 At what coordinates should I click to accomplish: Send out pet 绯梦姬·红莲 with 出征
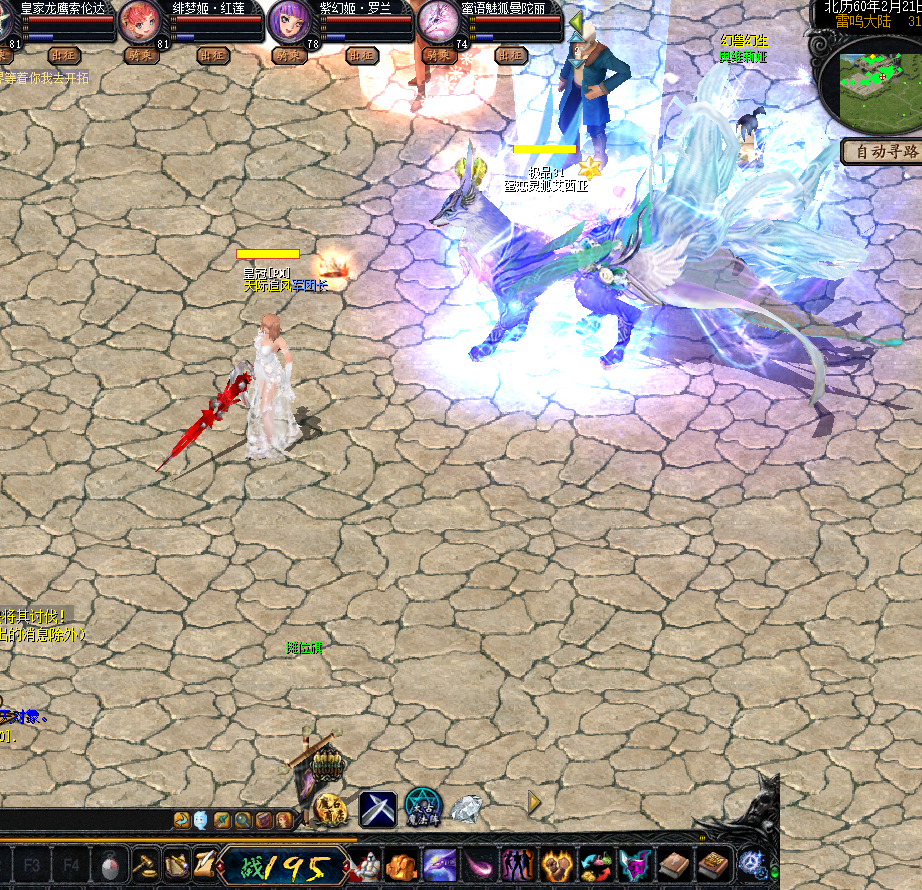[x=212, y=56]
